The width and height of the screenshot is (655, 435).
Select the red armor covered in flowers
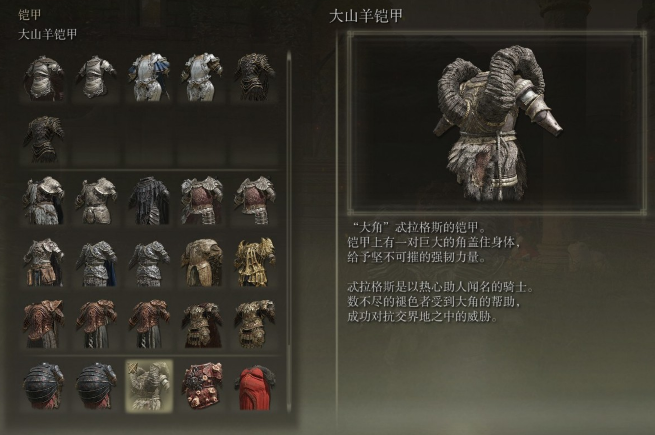(201, 386)
